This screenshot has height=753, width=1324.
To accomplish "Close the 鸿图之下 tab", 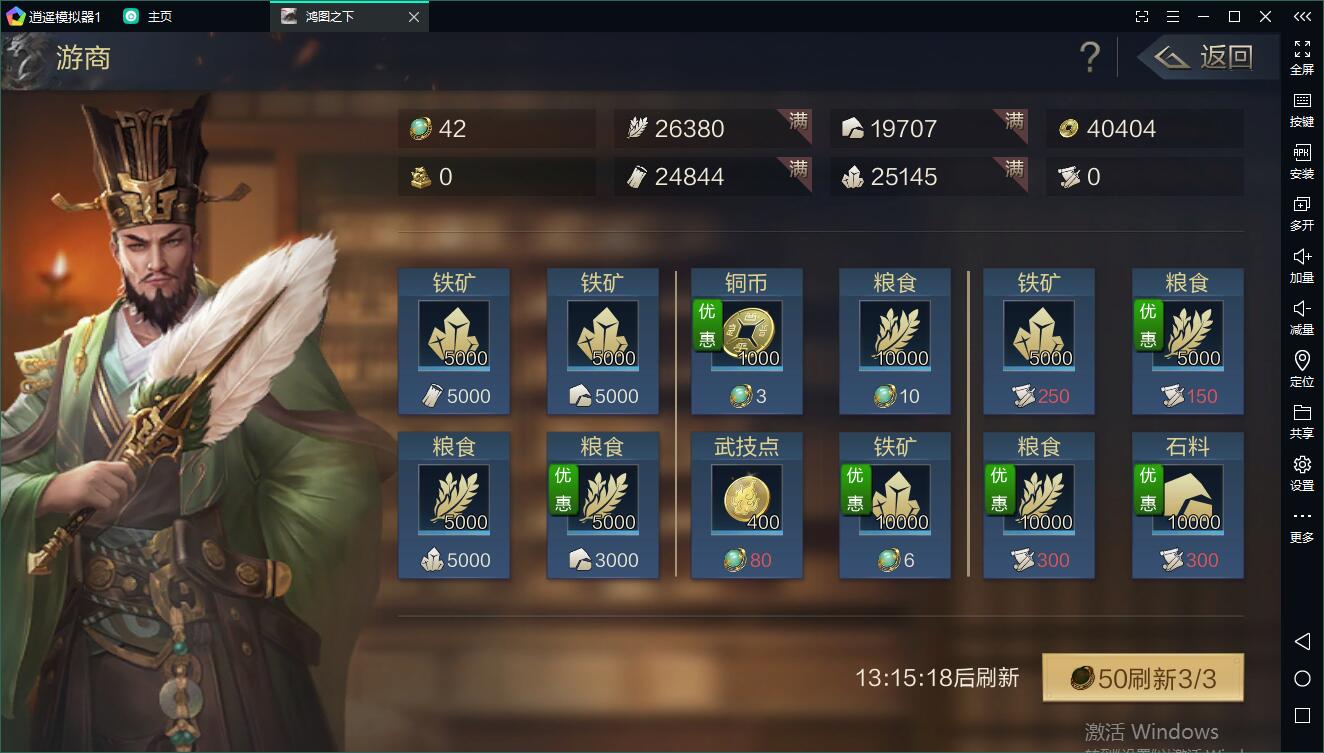I will [414, 17].
